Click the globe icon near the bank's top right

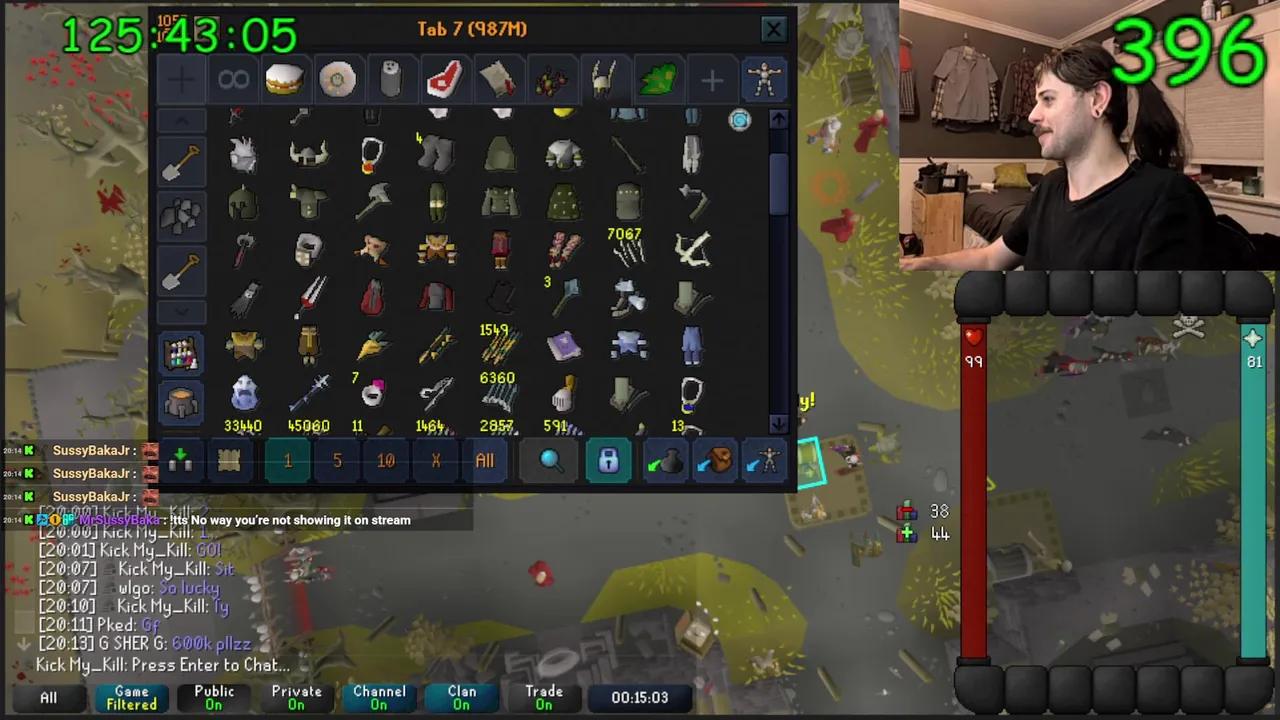tap(739, 121)
